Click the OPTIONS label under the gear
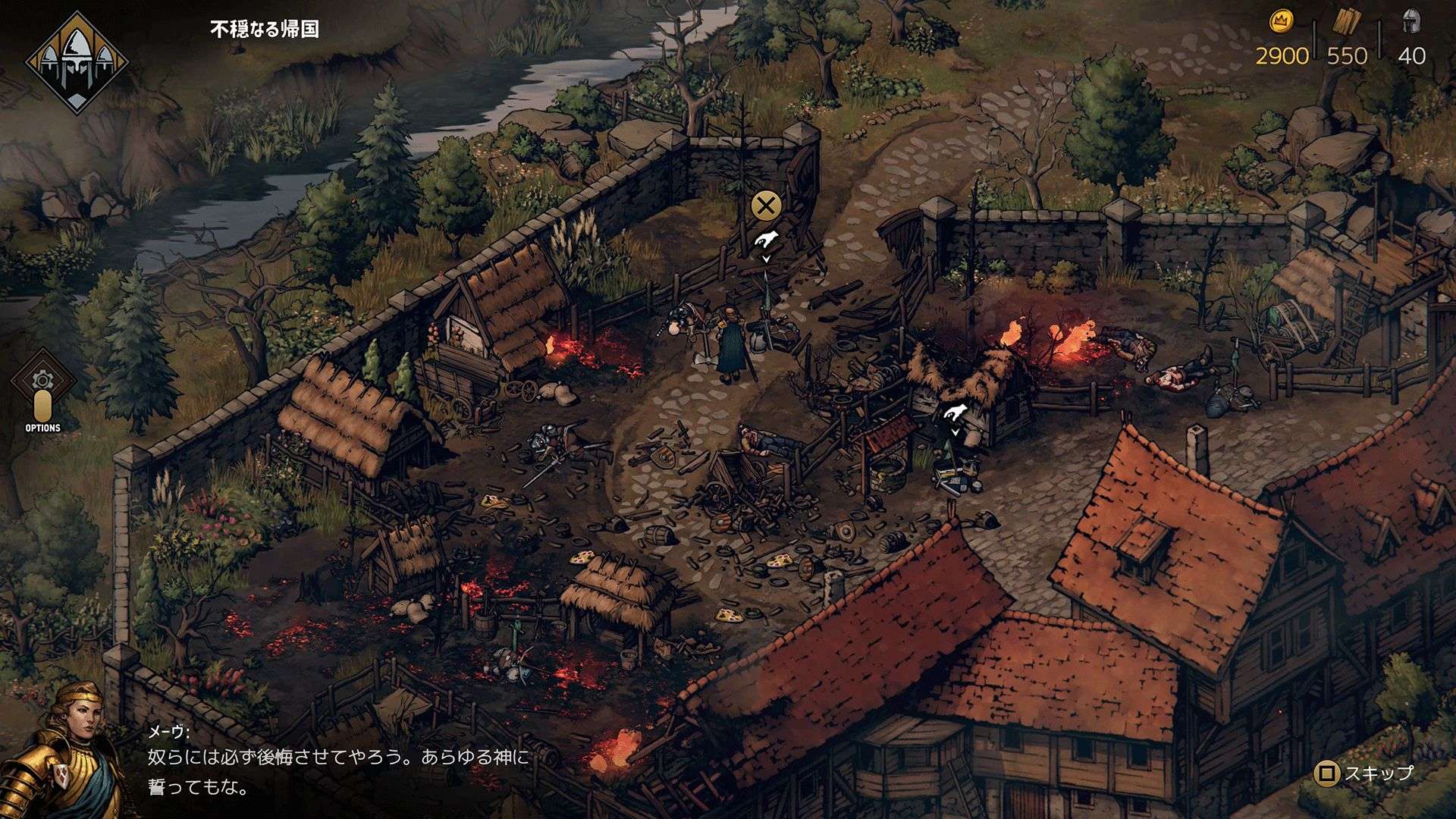This screenshot has width=1456, height=819. tap(43, 428)
